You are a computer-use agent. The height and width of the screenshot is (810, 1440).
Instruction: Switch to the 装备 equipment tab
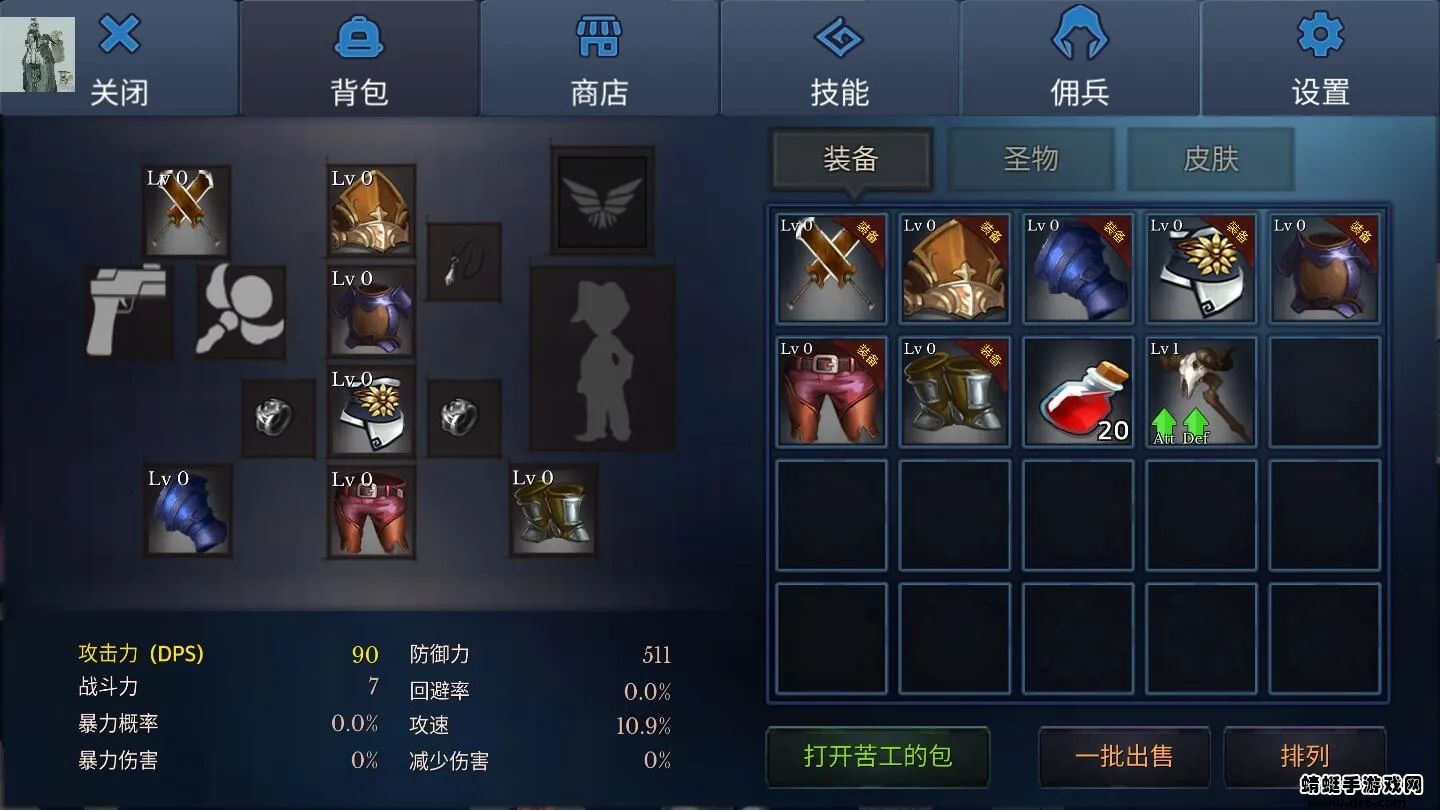point(850,158)
